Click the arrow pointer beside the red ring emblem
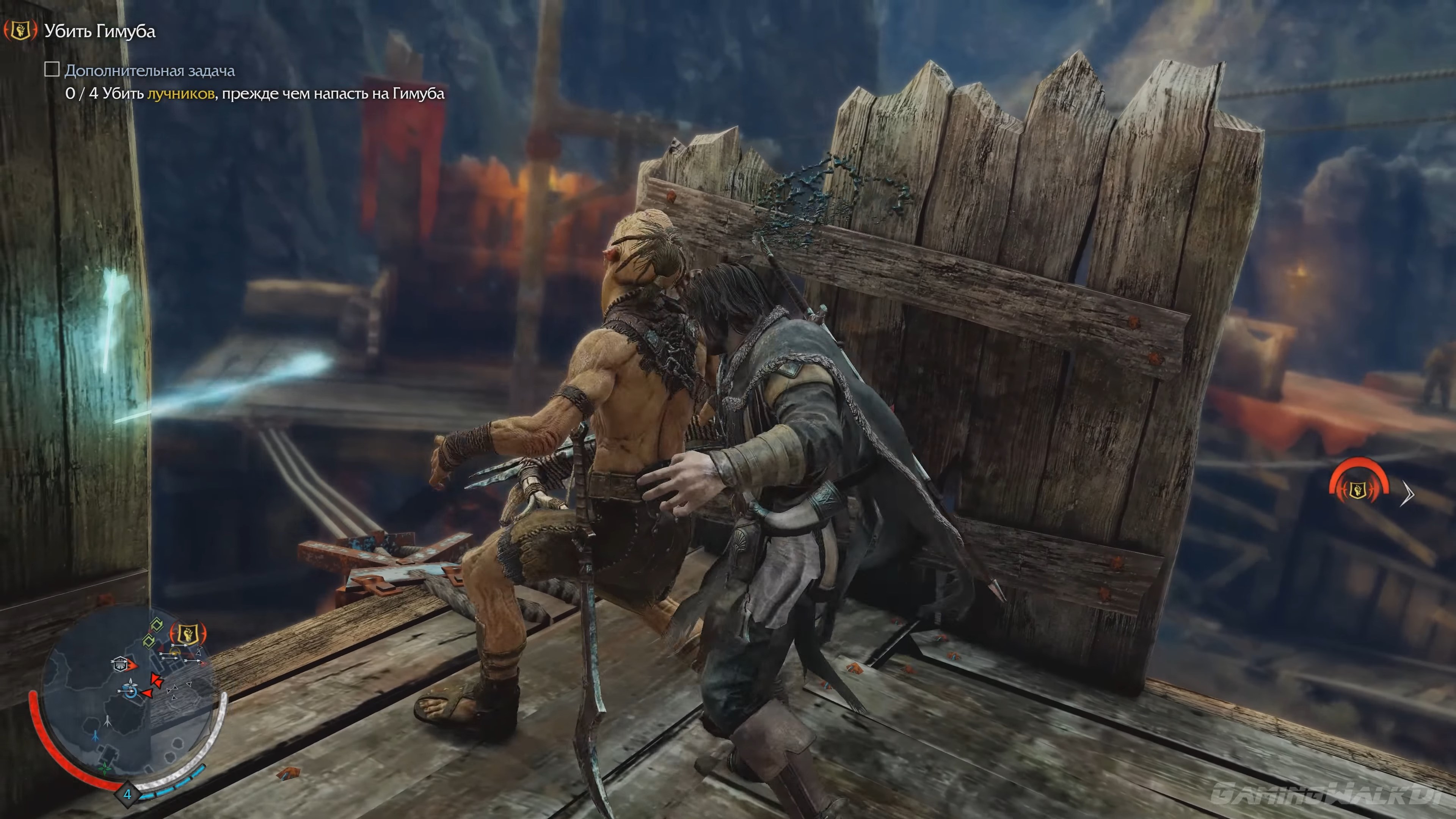 click(1408, 494)
